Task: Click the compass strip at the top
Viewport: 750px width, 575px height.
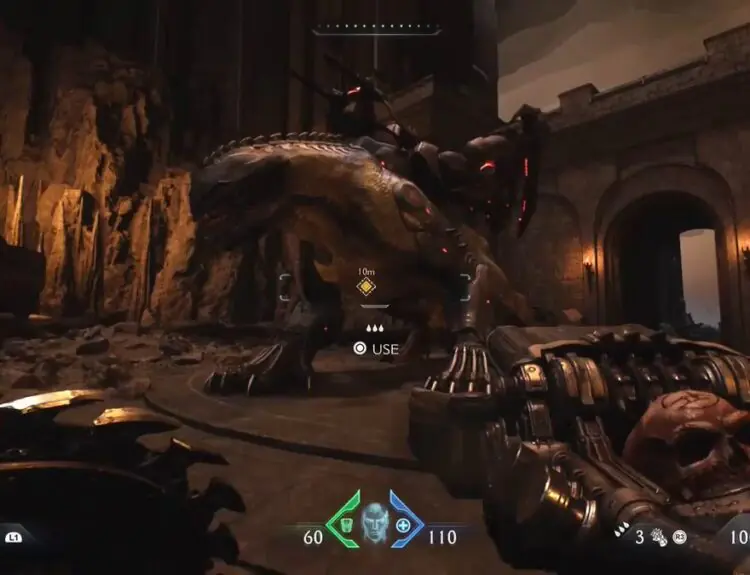Action: click(x=376, y=30)
